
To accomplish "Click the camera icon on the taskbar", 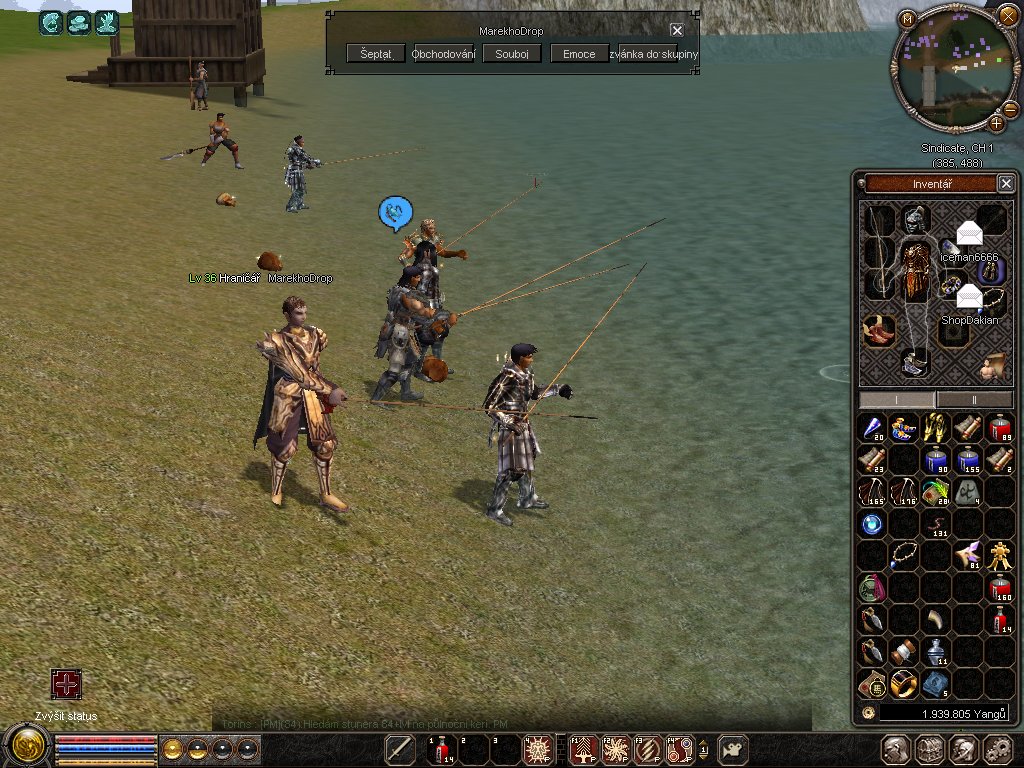I will point(733,749).
